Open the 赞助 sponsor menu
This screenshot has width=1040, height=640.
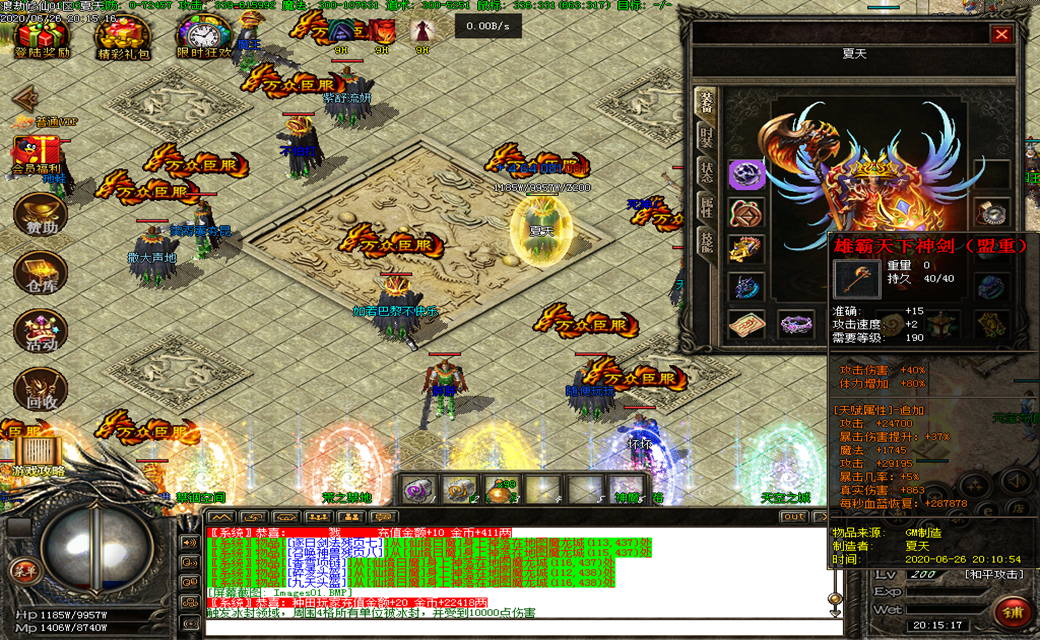(41, 215)
